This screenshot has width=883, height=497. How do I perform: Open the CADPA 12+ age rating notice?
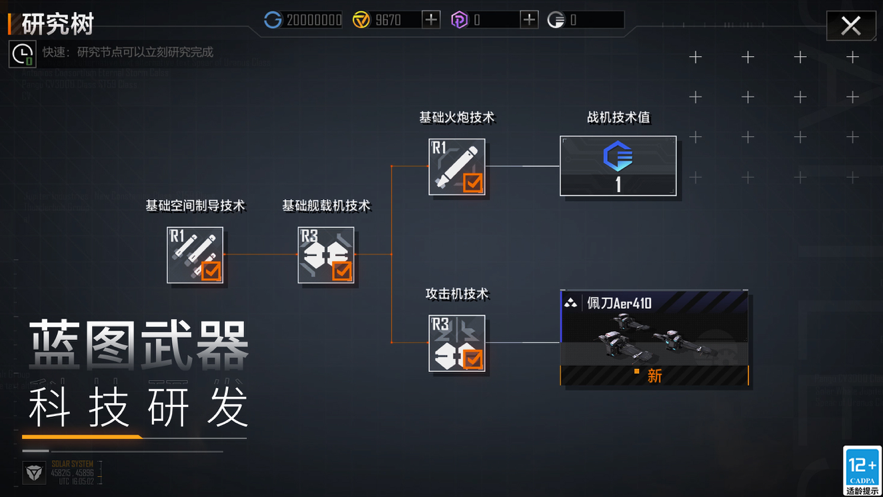pyautogui.click(x=862, y=471)
